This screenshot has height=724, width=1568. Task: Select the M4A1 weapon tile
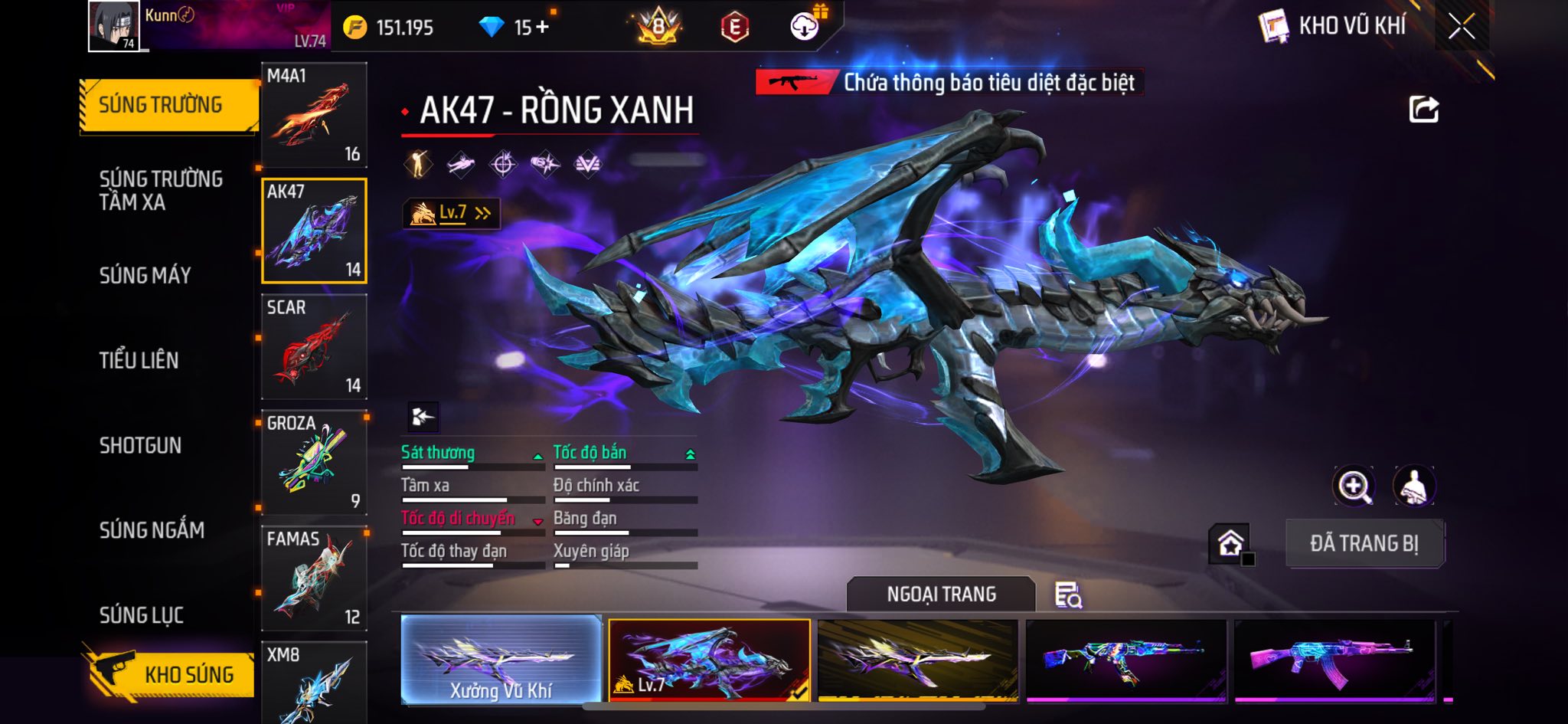tap(314, 115)
